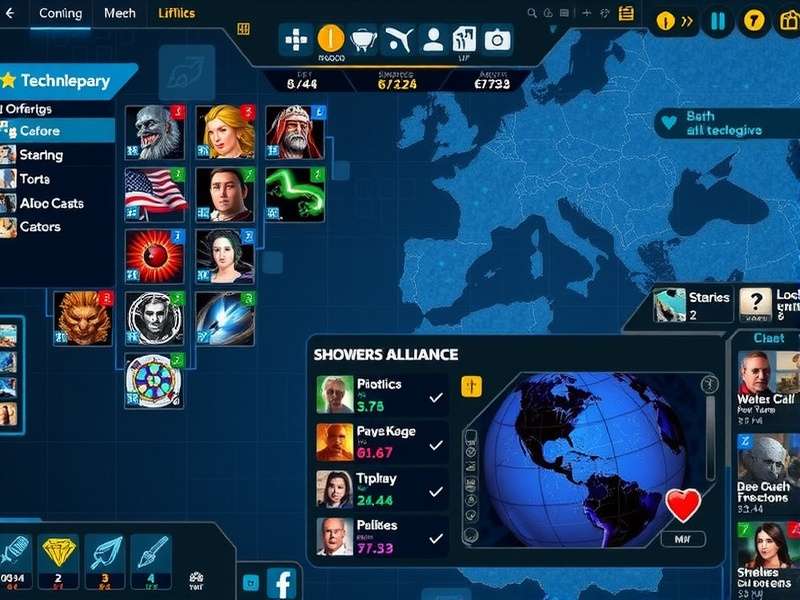Switch to the Mech tab
This screenshot has width=800, height=600.
pos(119,14)
